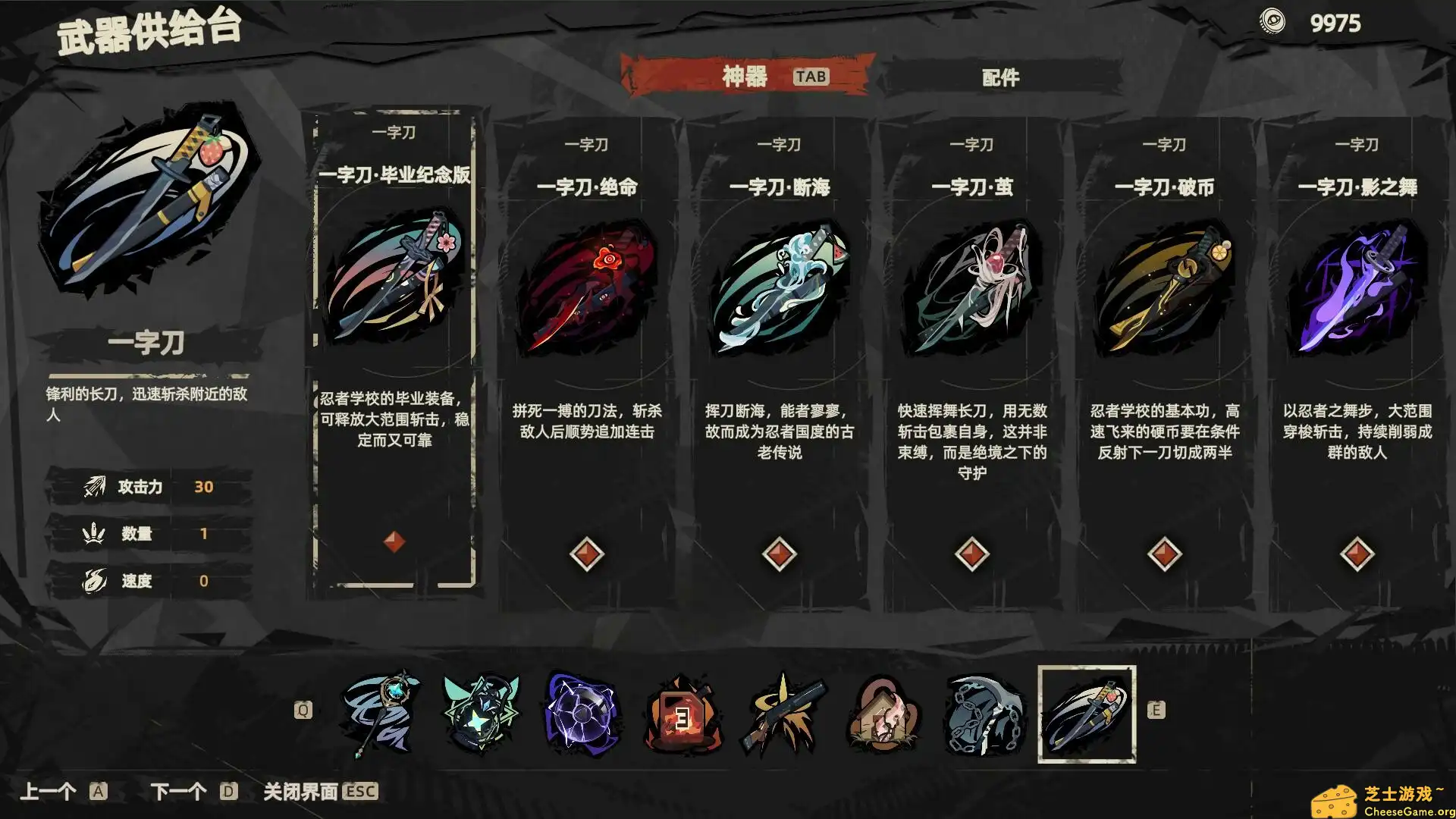Click the red diamond price under 一字刀·绝命

click(x=588, y=553)
